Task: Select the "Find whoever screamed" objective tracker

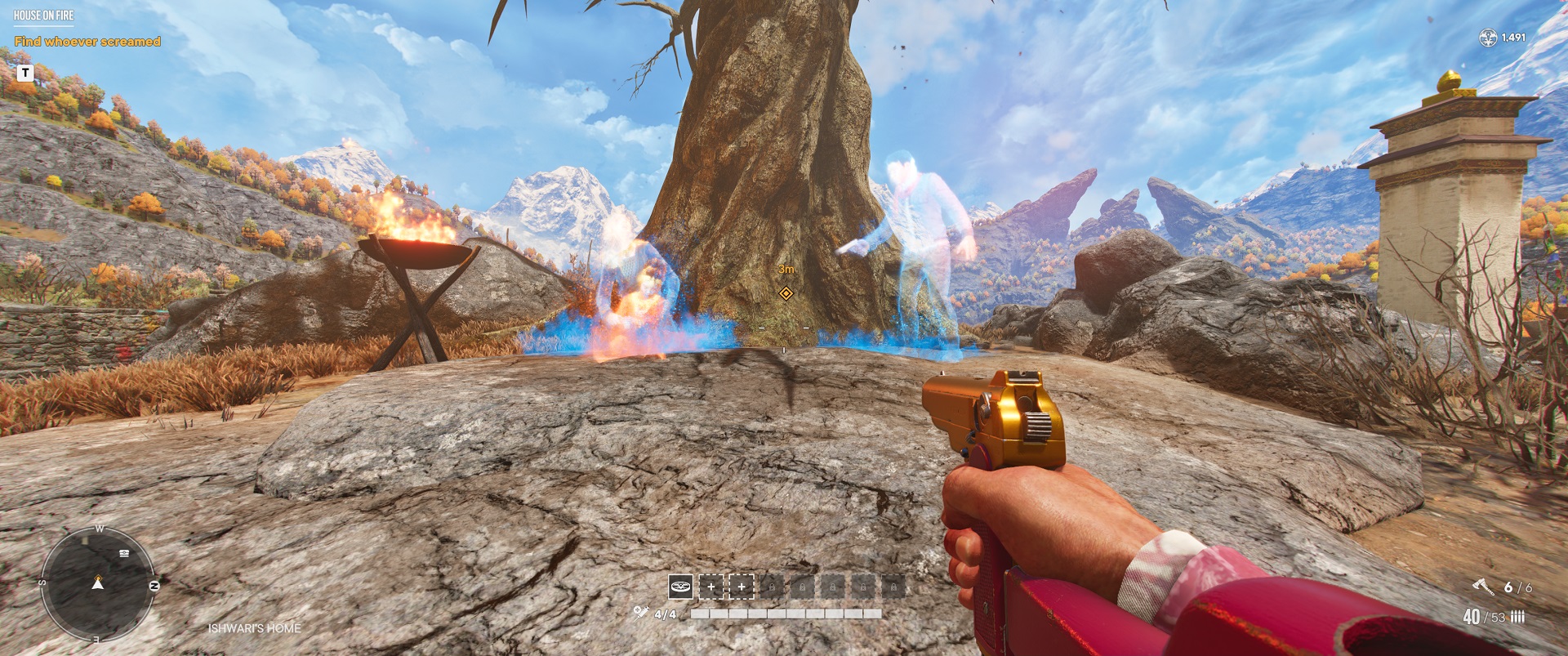Action: click(87, 42)
